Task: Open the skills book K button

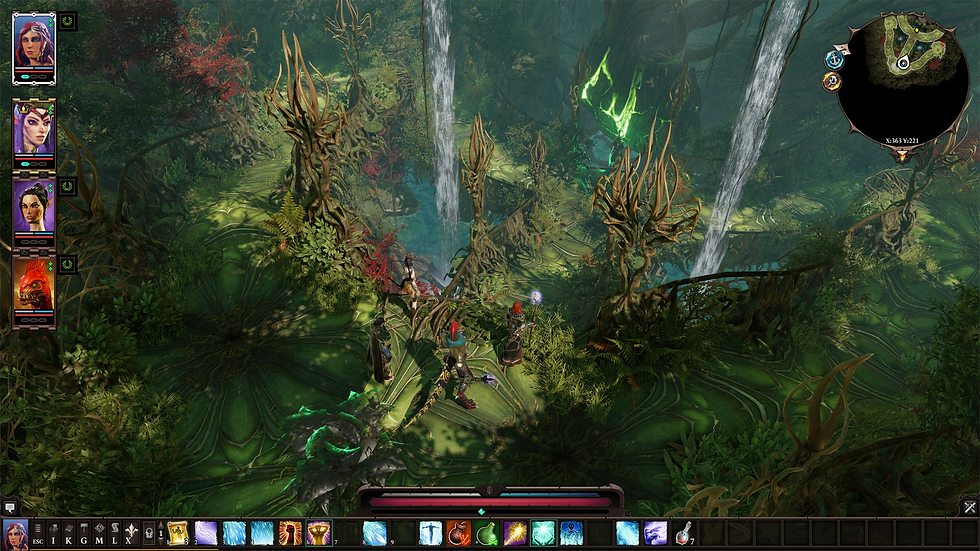Action: (x=69, y=533)
